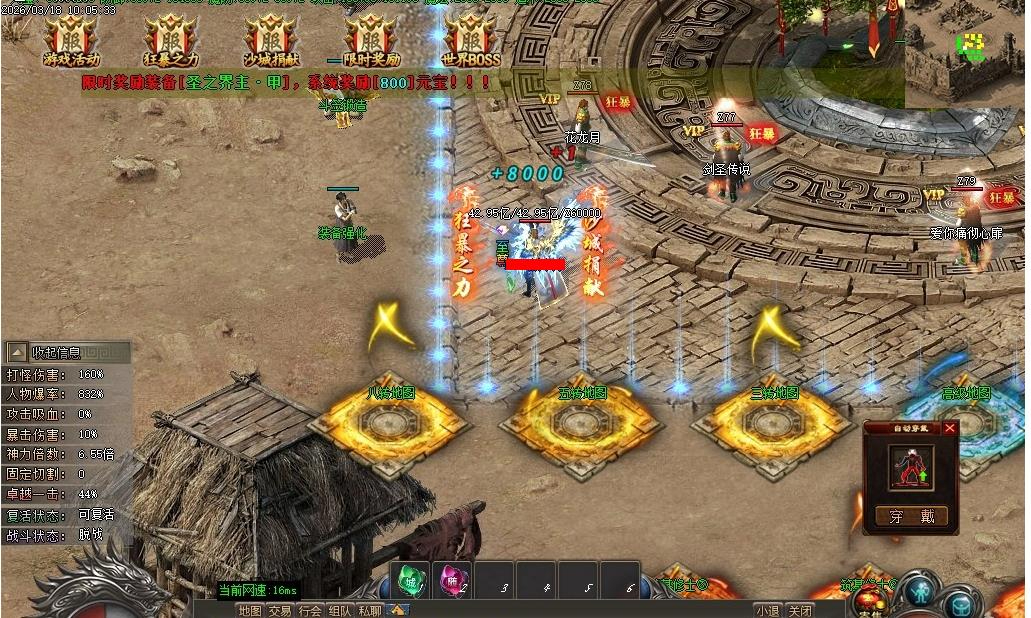The width and height of the screenshot is (1031, 618).
Task: Open the 地图 map button
Action: [250, 610]
